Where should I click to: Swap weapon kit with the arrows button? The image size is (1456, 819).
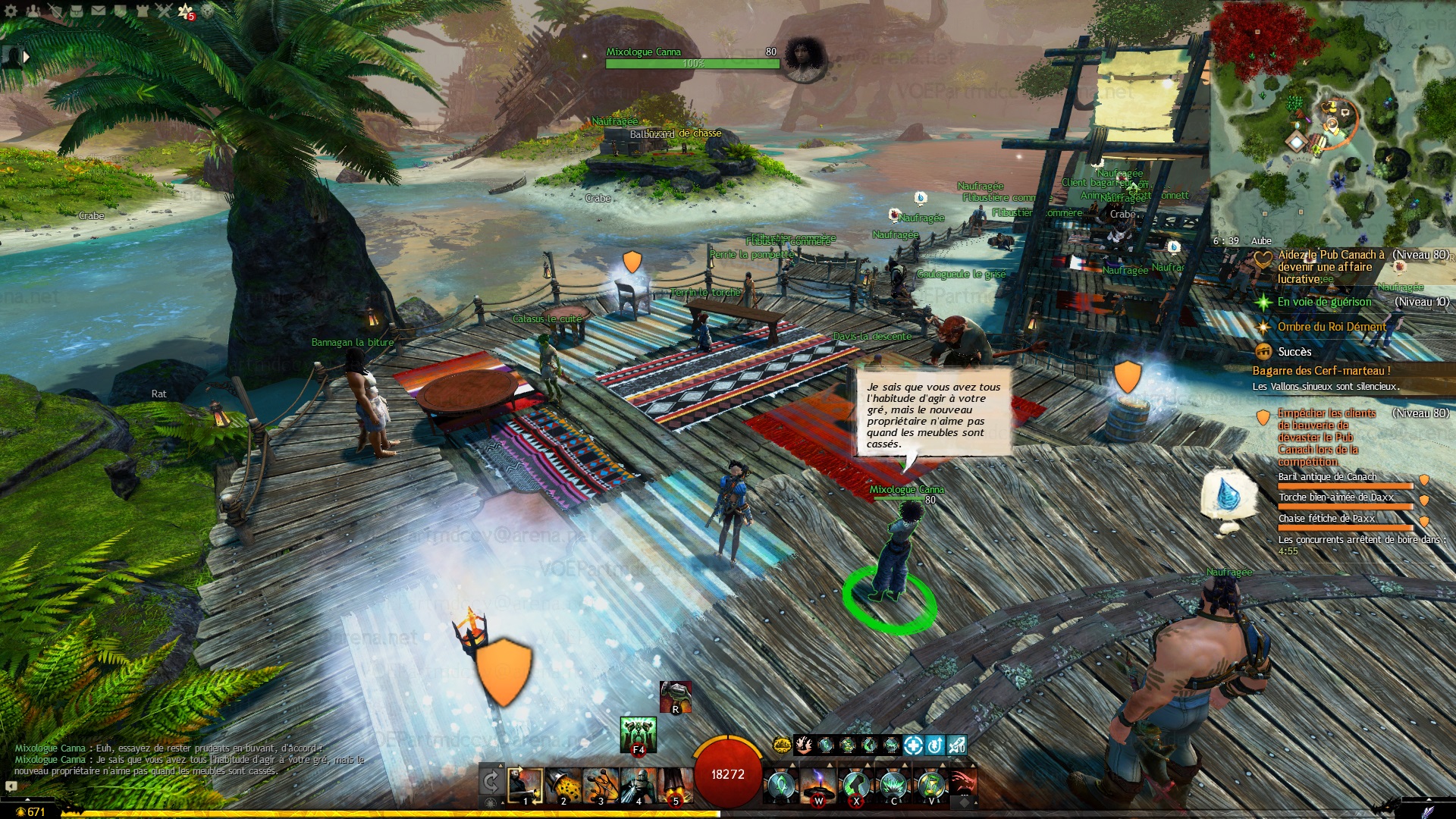coord(491,781)
